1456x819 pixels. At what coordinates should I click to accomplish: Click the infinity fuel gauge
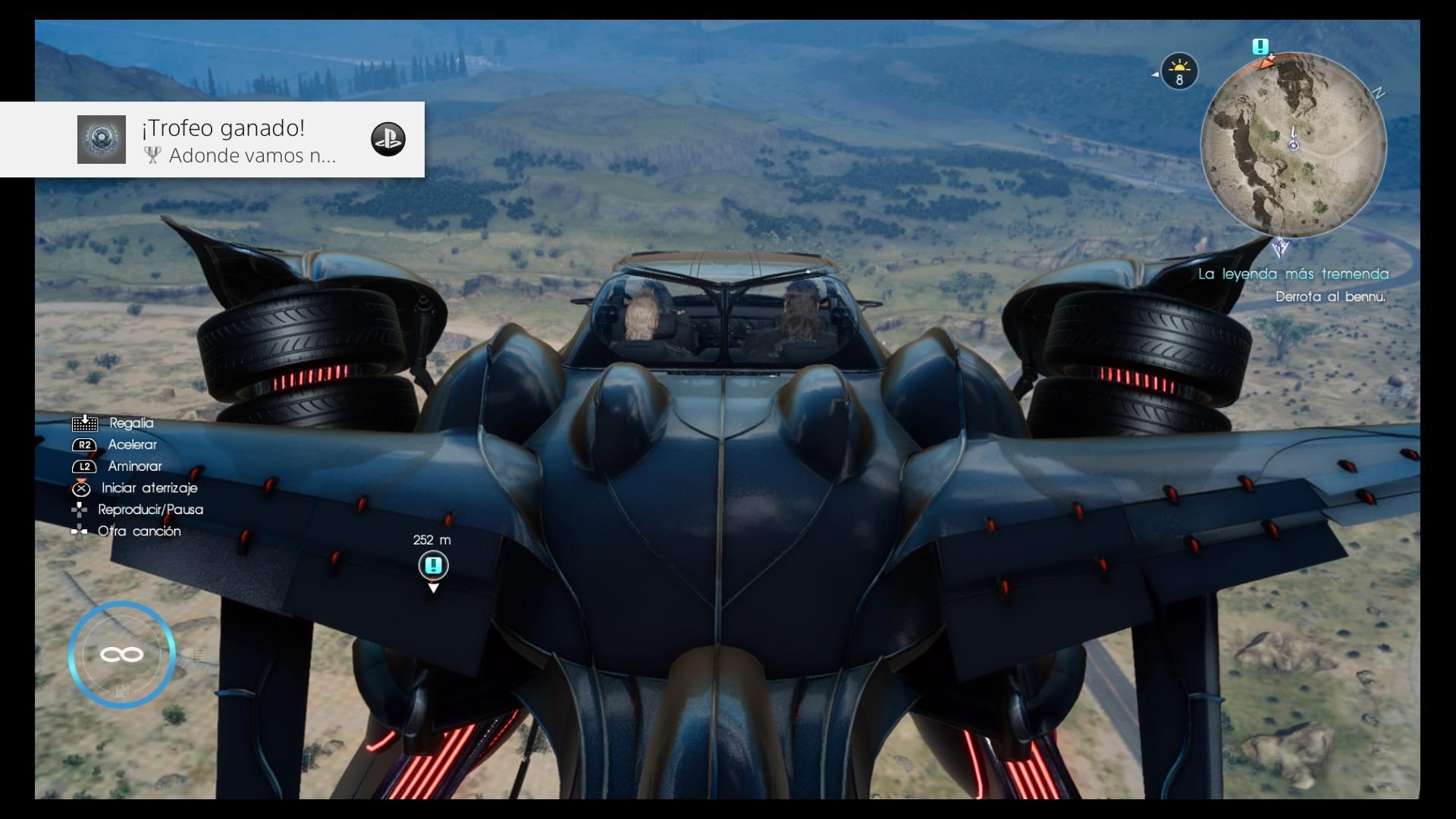[x=121, y=654]
